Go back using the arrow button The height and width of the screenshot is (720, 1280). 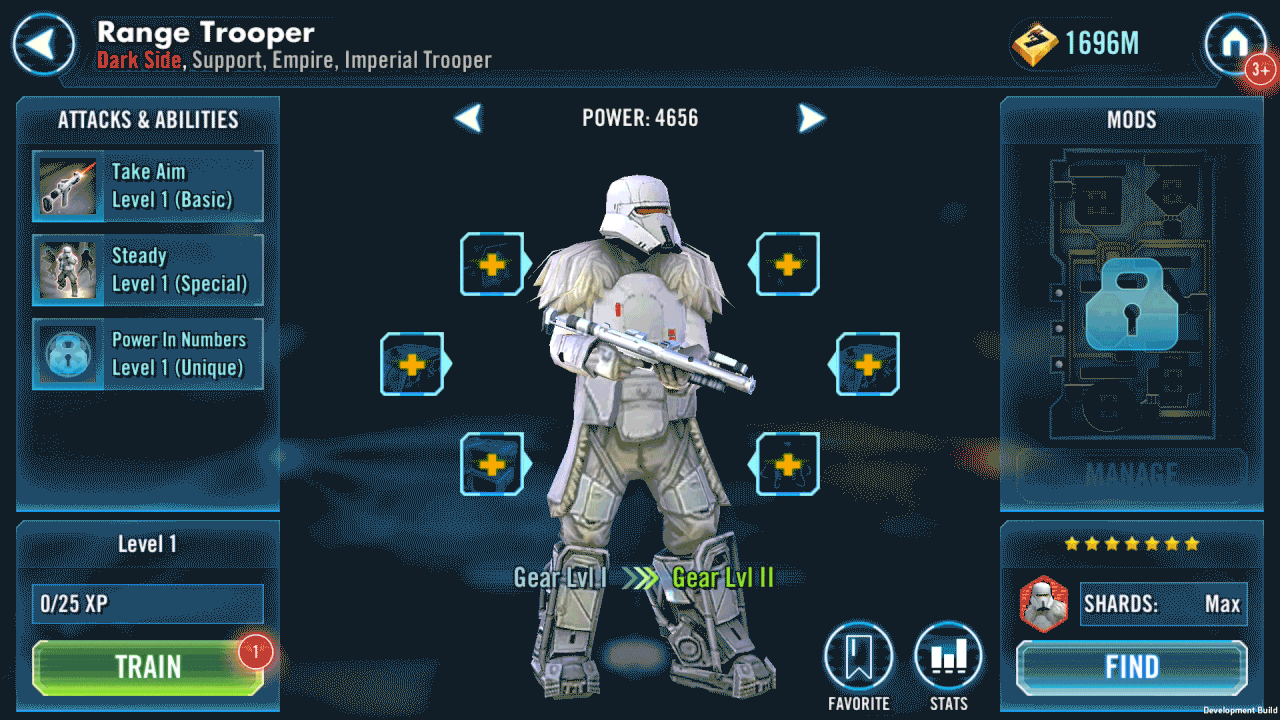pyautogui.click(x=43, y=44)
